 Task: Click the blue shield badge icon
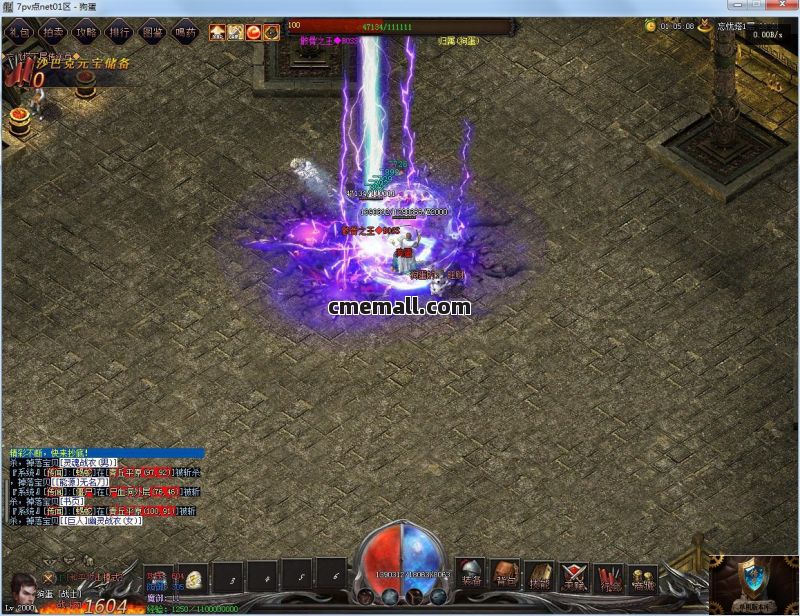pos(753,579)
